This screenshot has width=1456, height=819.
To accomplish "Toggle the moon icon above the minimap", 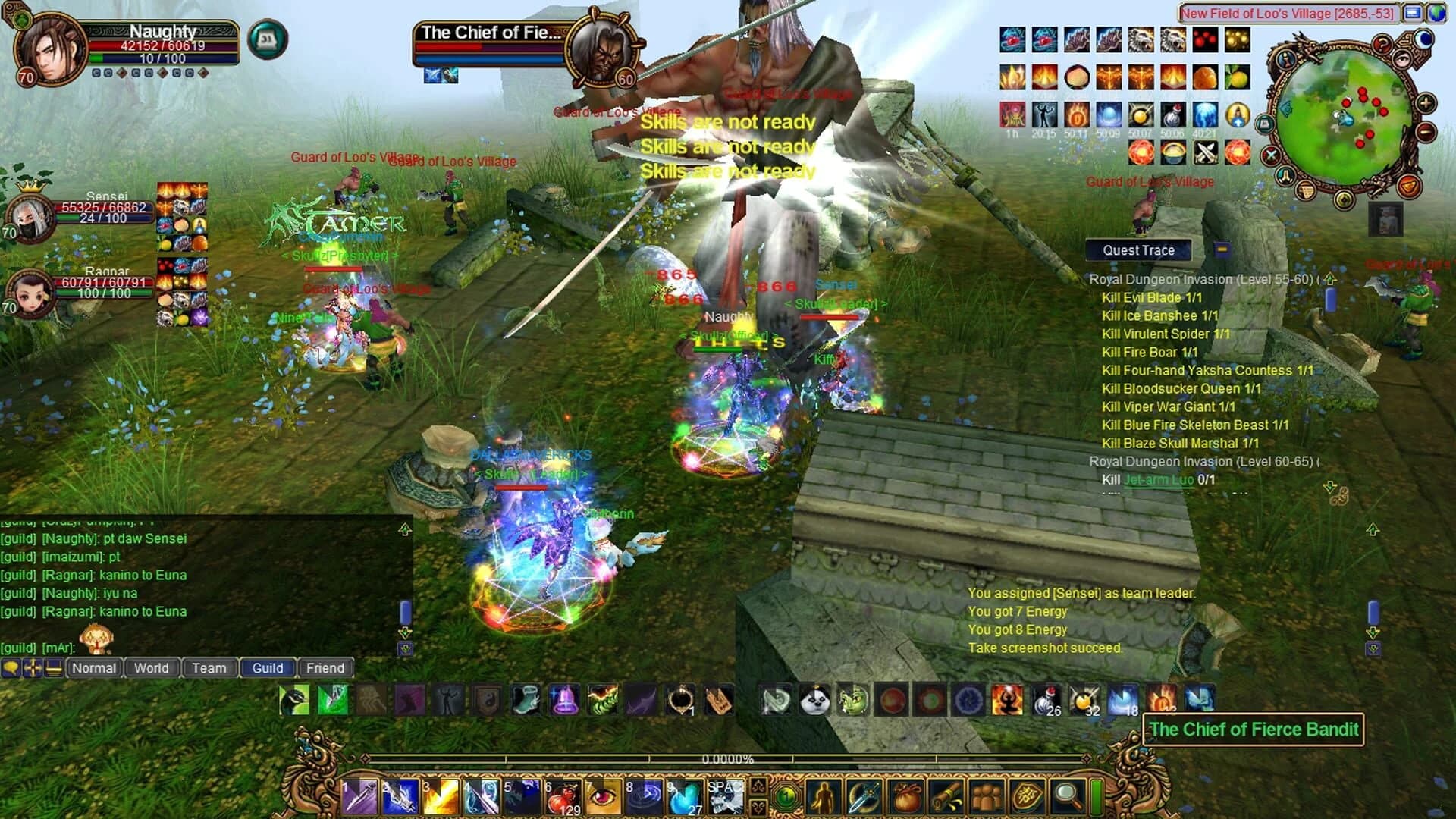I will tap(1423, 39).
